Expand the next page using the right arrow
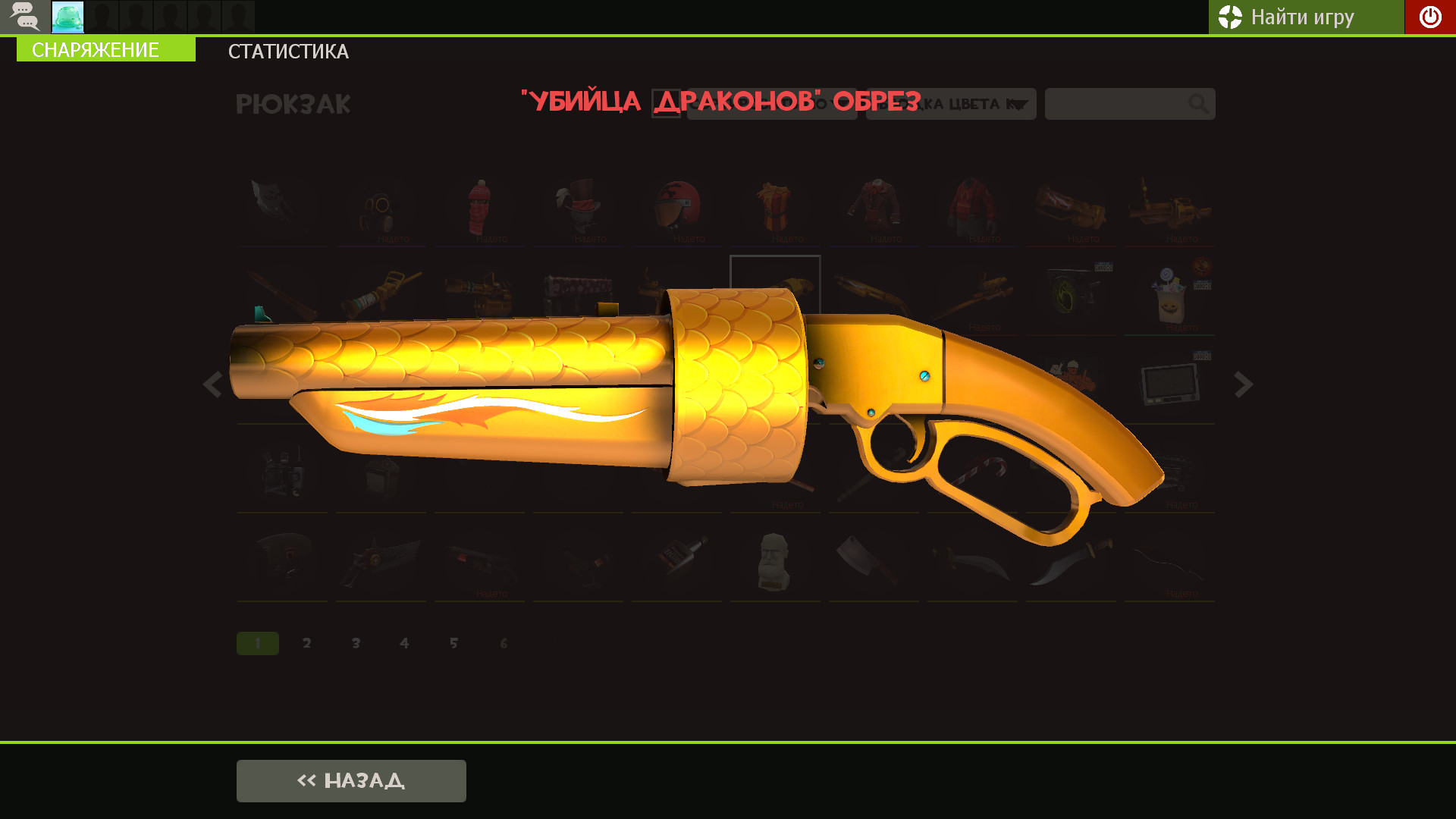 [x=1244, y=385]
